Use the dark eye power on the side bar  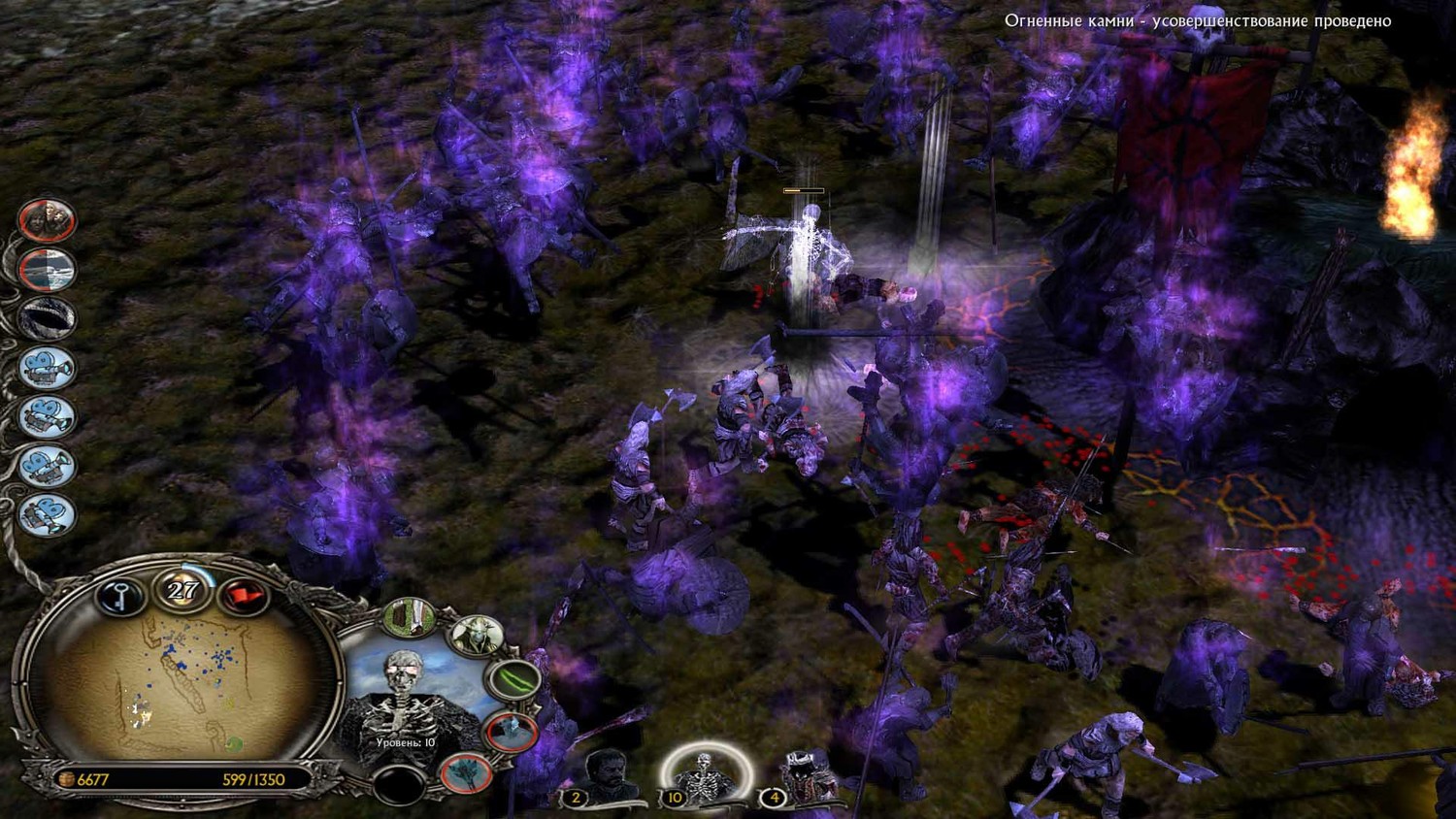point(47,318)
